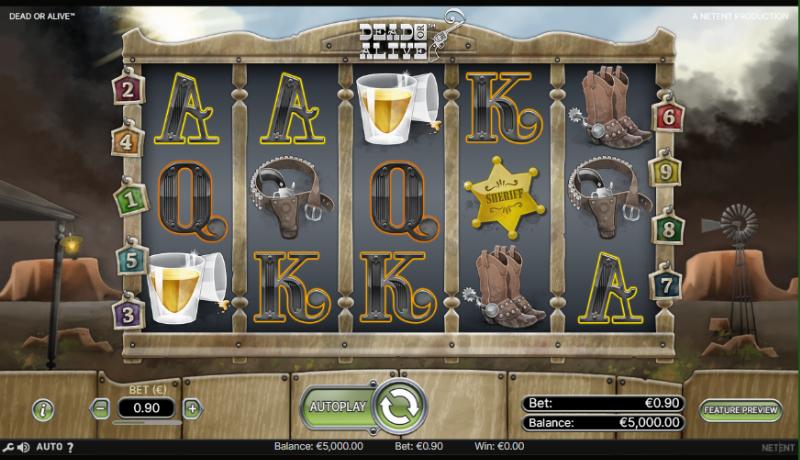Select payline 3 marker
The image size is (800, 460).
pos(128,314)
